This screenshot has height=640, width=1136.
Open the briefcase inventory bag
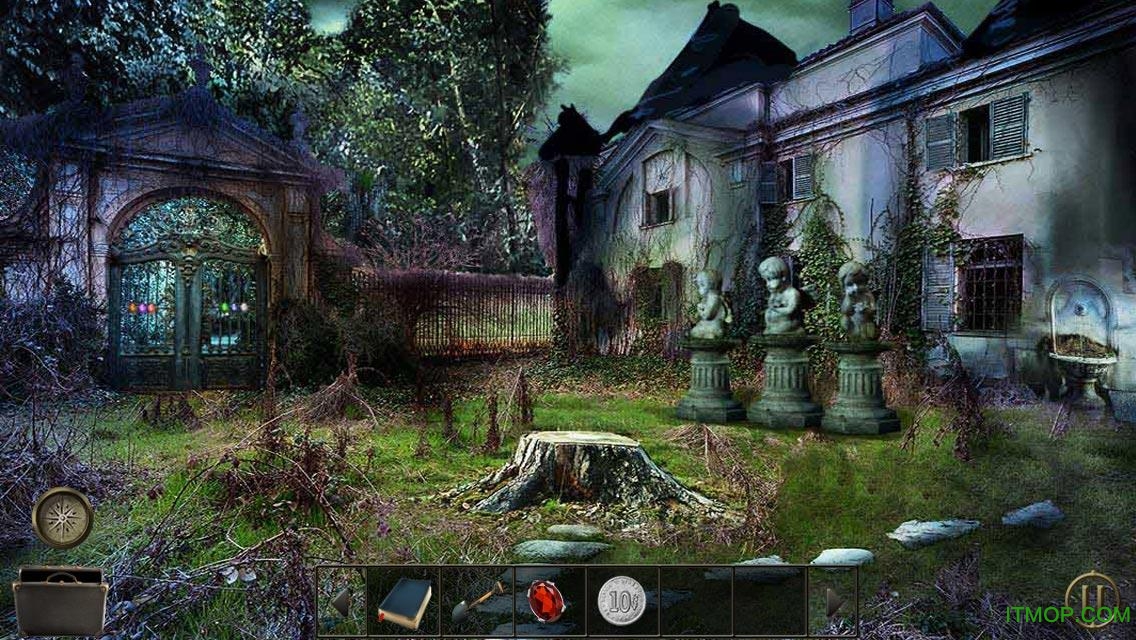61,600
